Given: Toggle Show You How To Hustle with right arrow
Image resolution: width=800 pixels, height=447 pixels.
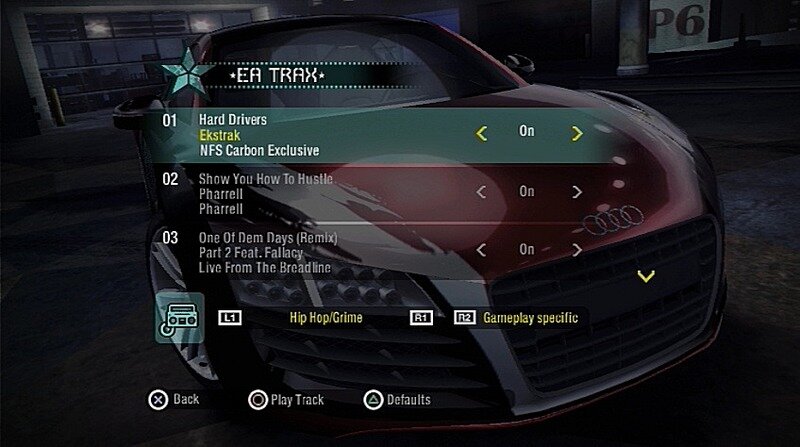Looking at the screenshot, I should (x=577, y=192).
